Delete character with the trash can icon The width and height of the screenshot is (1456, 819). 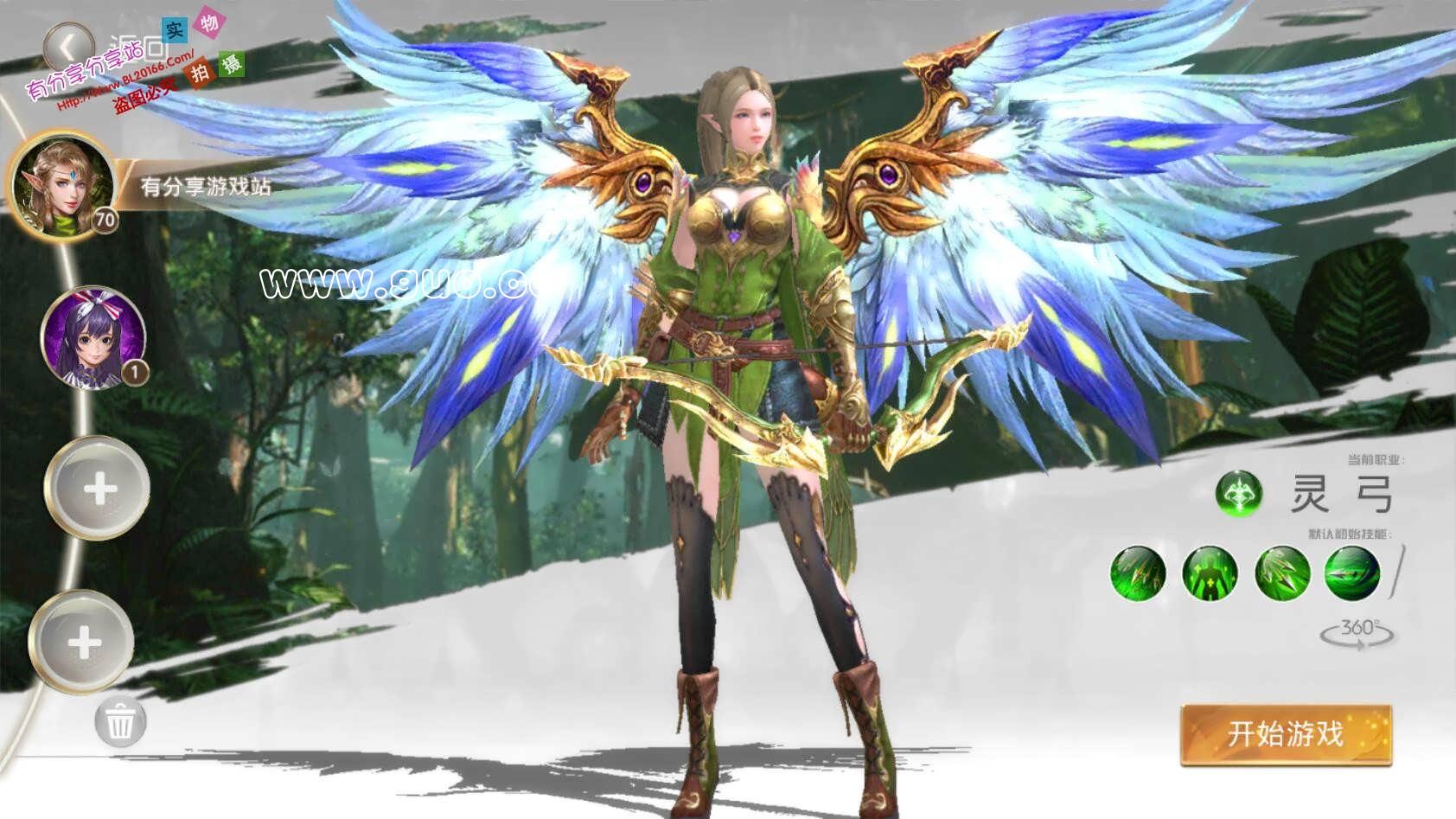pyautogui.click(x=120, y=720)
